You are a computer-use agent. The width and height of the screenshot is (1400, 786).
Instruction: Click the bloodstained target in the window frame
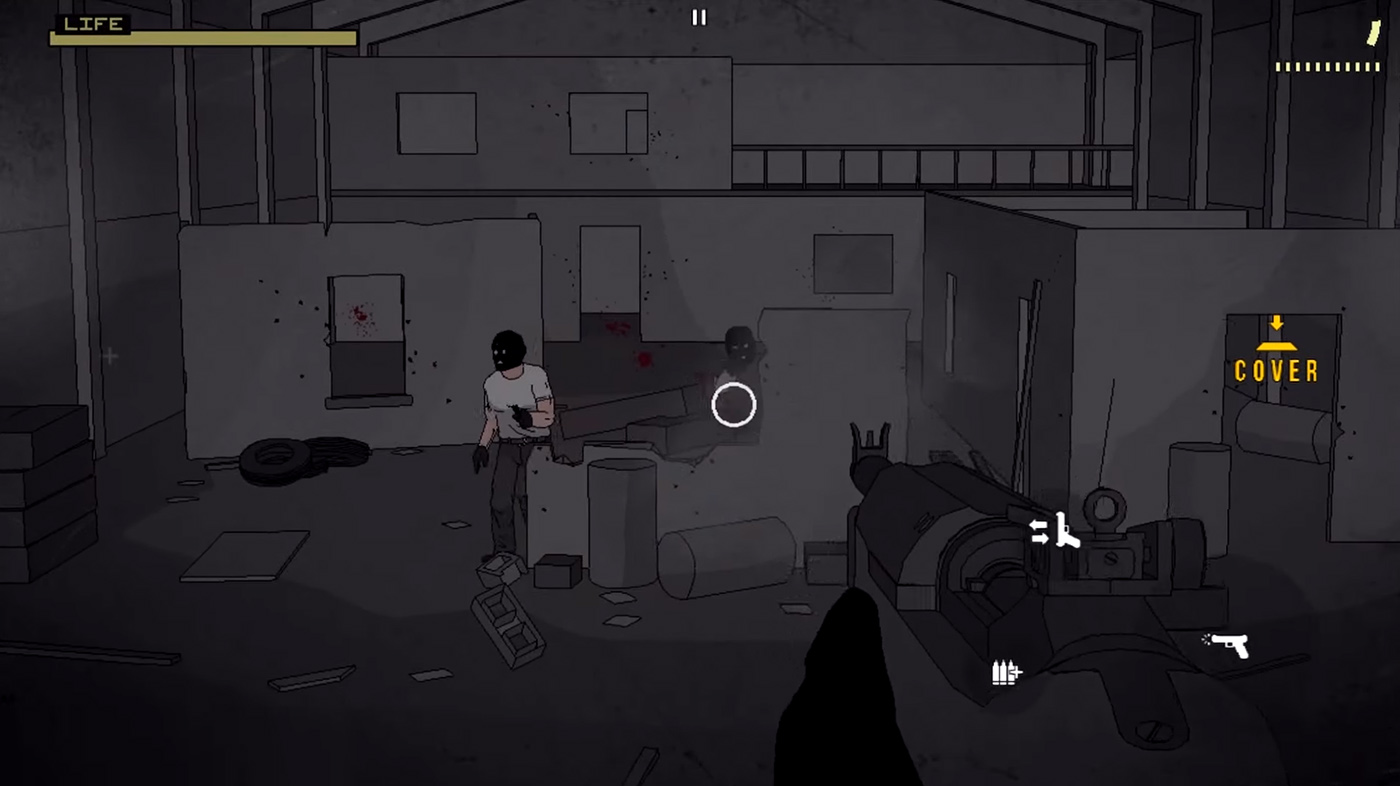click(360, 315)
